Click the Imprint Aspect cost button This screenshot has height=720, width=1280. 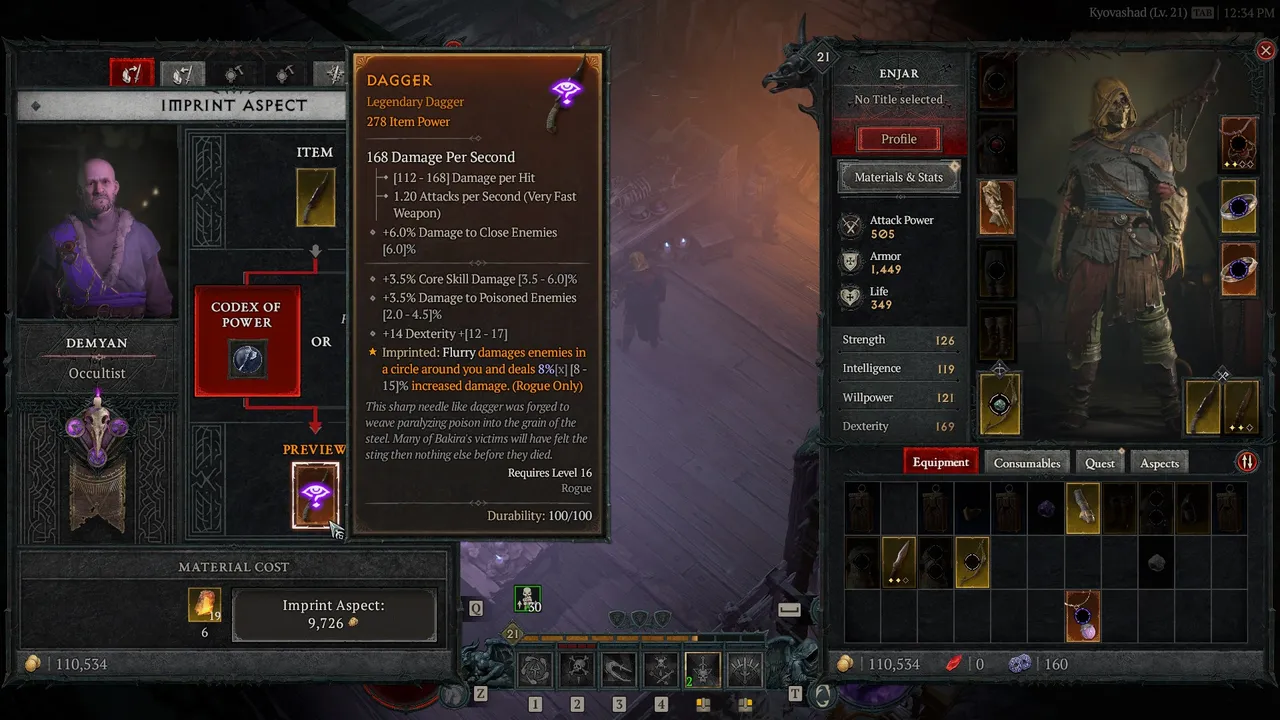click(x=334, y=614)
